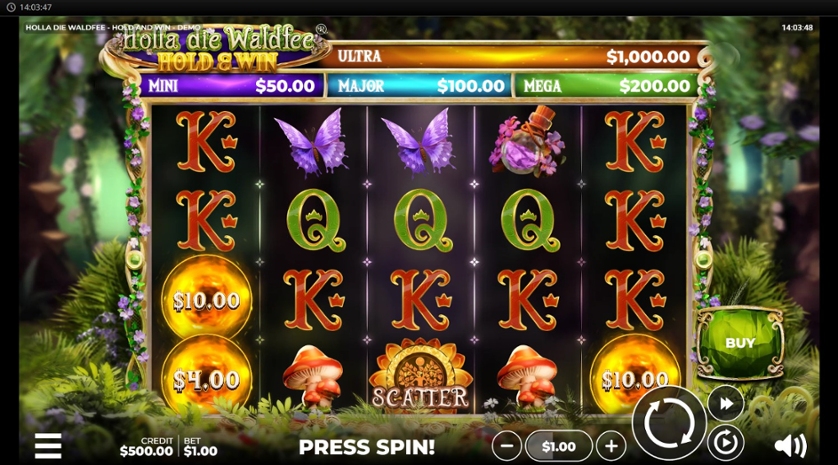838x465 pixels.
Task: Increase the bet with the plus button
Action: point(610,446)
